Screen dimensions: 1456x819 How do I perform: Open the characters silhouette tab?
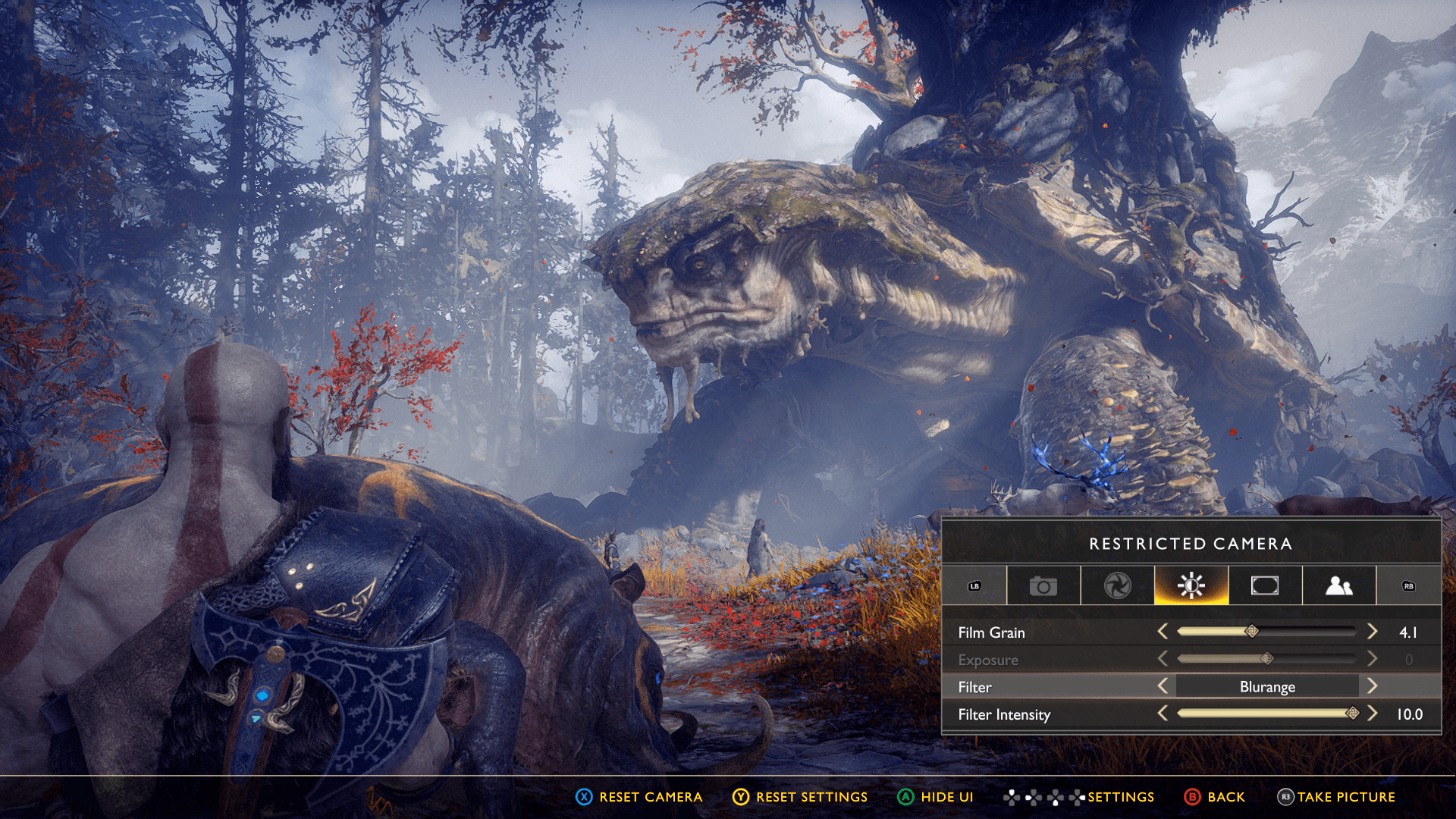pos(1338,586)
